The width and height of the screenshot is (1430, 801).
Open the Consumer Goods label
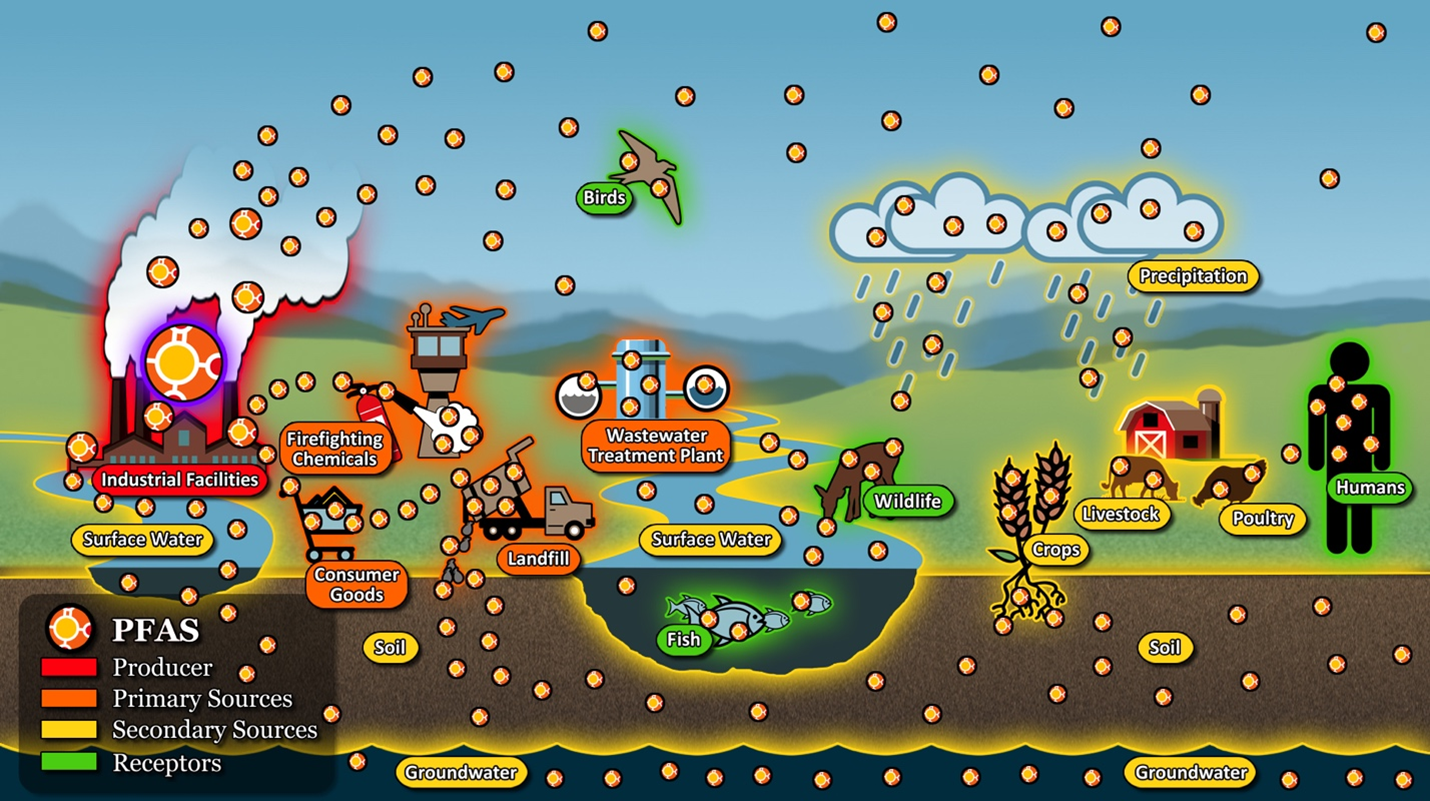[x=356, y=585]
